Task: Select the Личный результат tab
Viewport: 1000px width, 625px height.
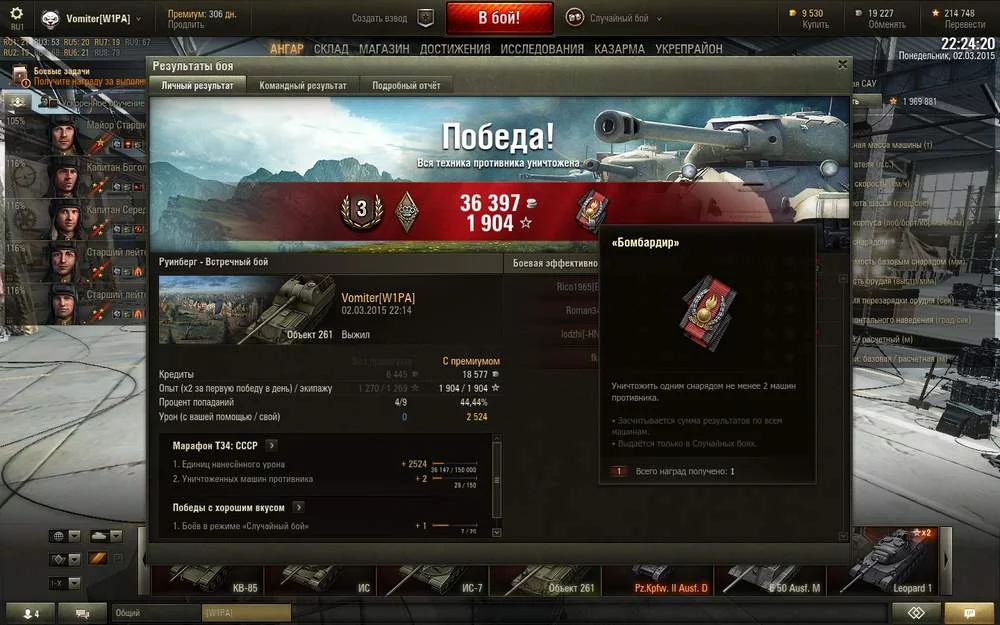Action: coord(198,86)
